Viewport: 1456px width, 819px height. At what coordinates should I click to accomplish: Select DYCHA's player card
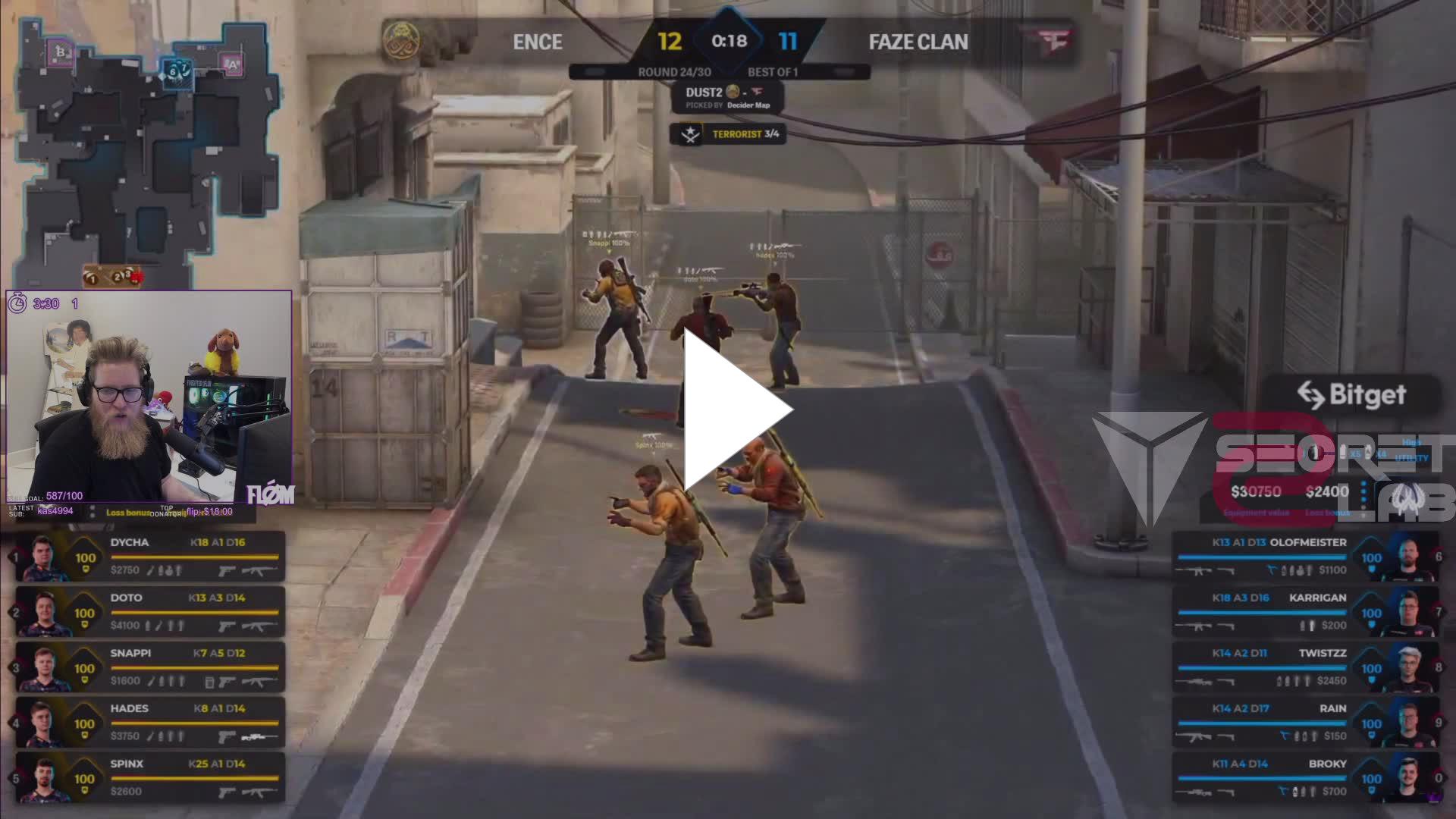pyautogui.click(x=150, y=557)
